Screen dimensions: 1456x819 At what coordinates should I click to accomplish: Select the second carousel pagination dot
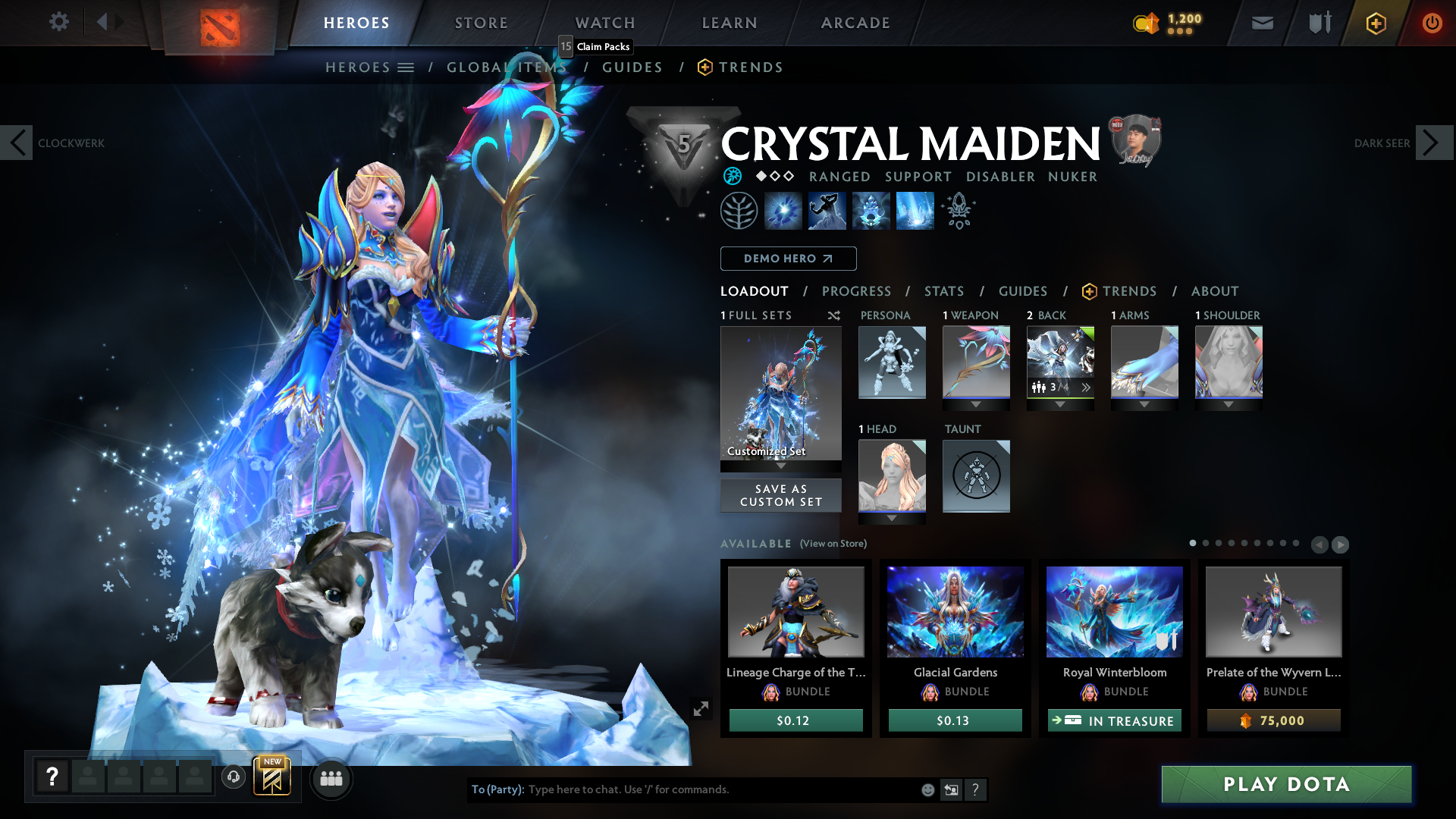tap(1207, 543)
